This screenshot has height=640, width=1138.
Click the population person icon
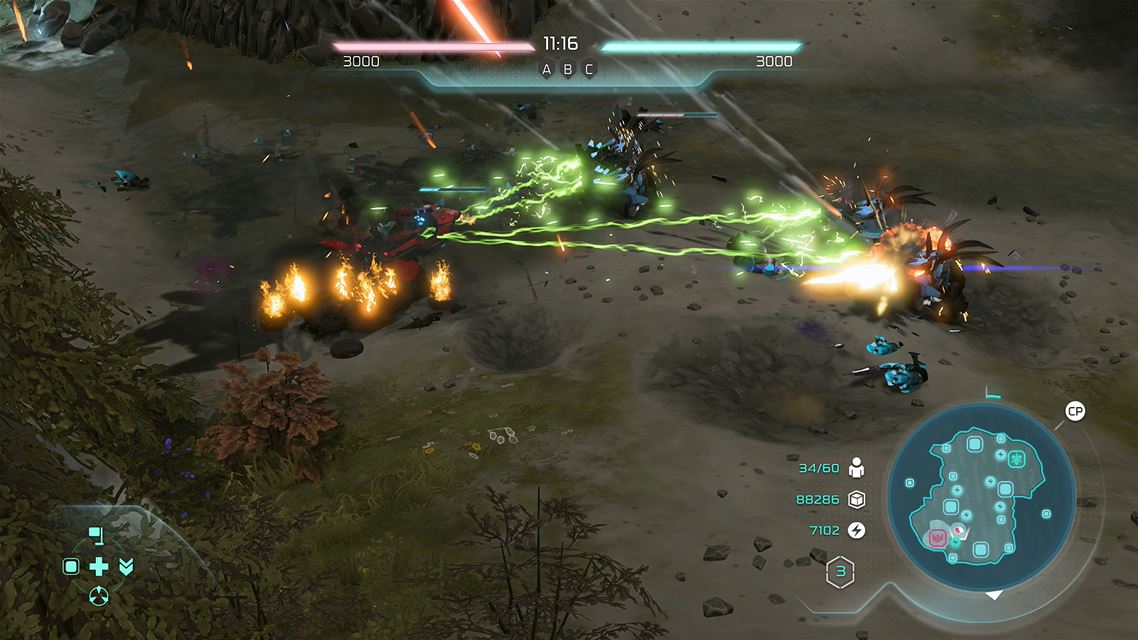pos(856,468)
